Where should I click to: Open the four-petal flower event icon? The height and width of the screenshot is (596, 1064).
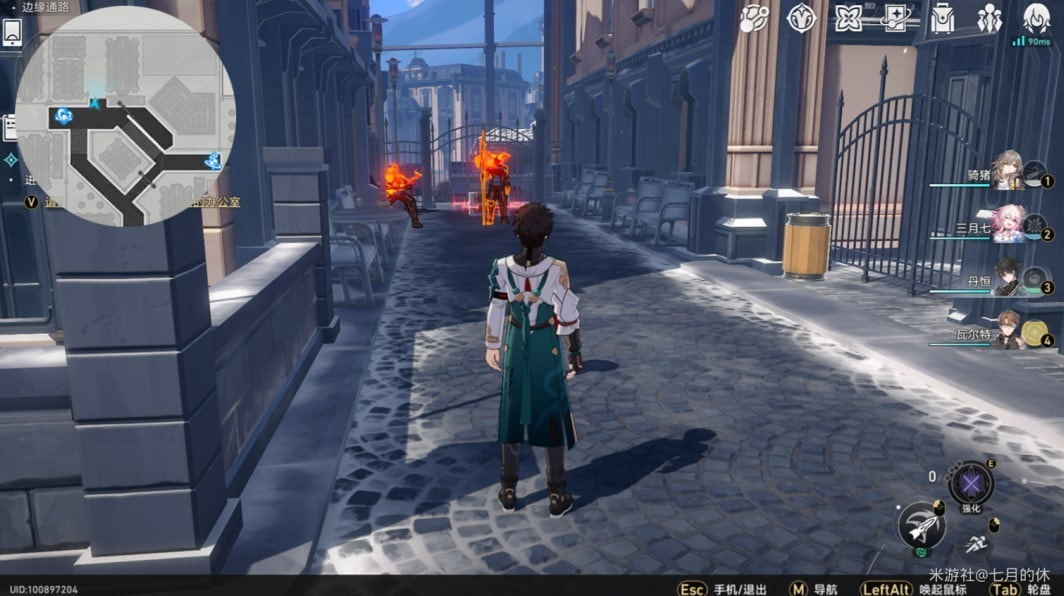[x=849, y=17]
